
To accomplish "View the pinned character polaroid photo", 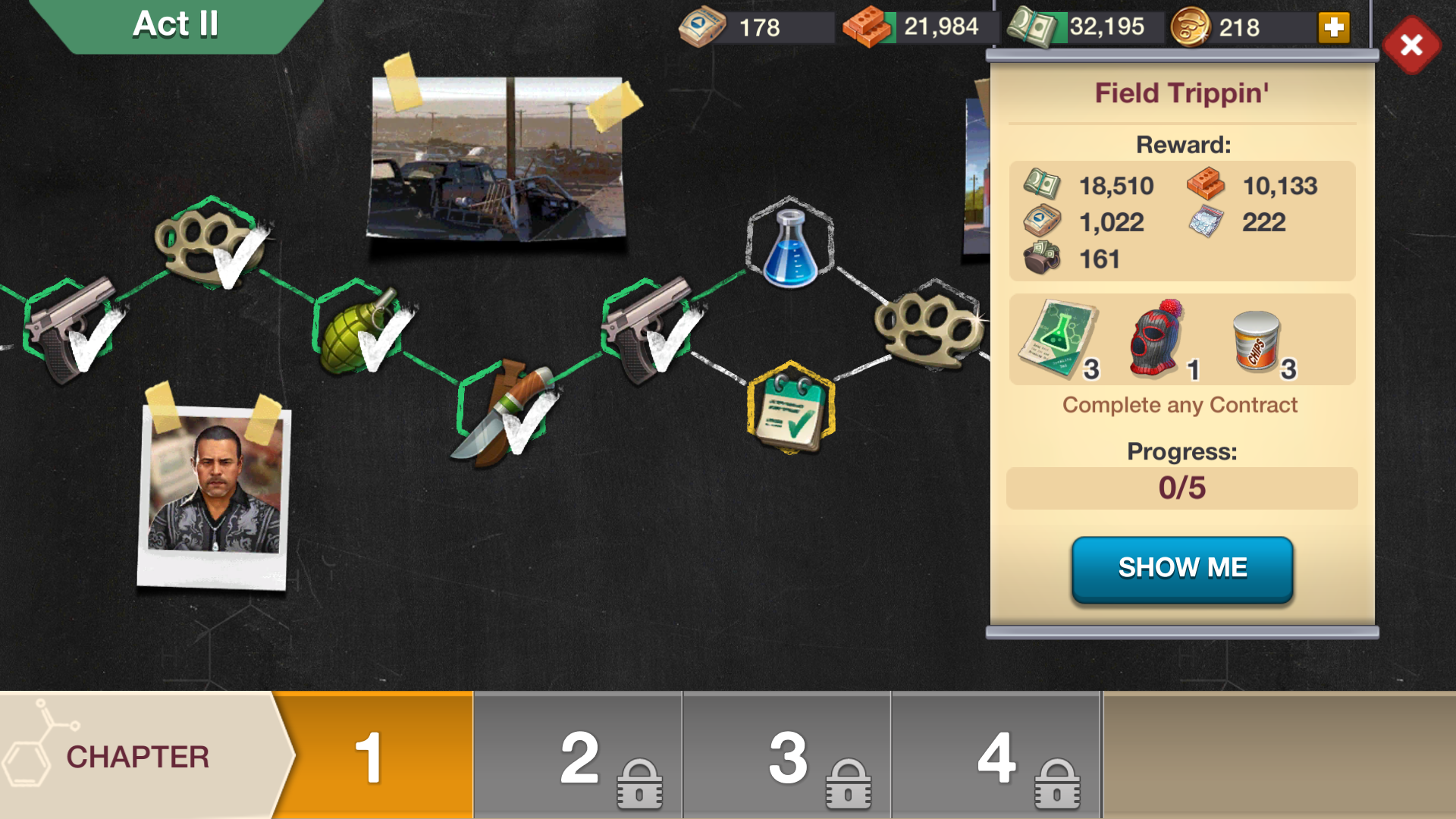I will (x=214, y=493).
